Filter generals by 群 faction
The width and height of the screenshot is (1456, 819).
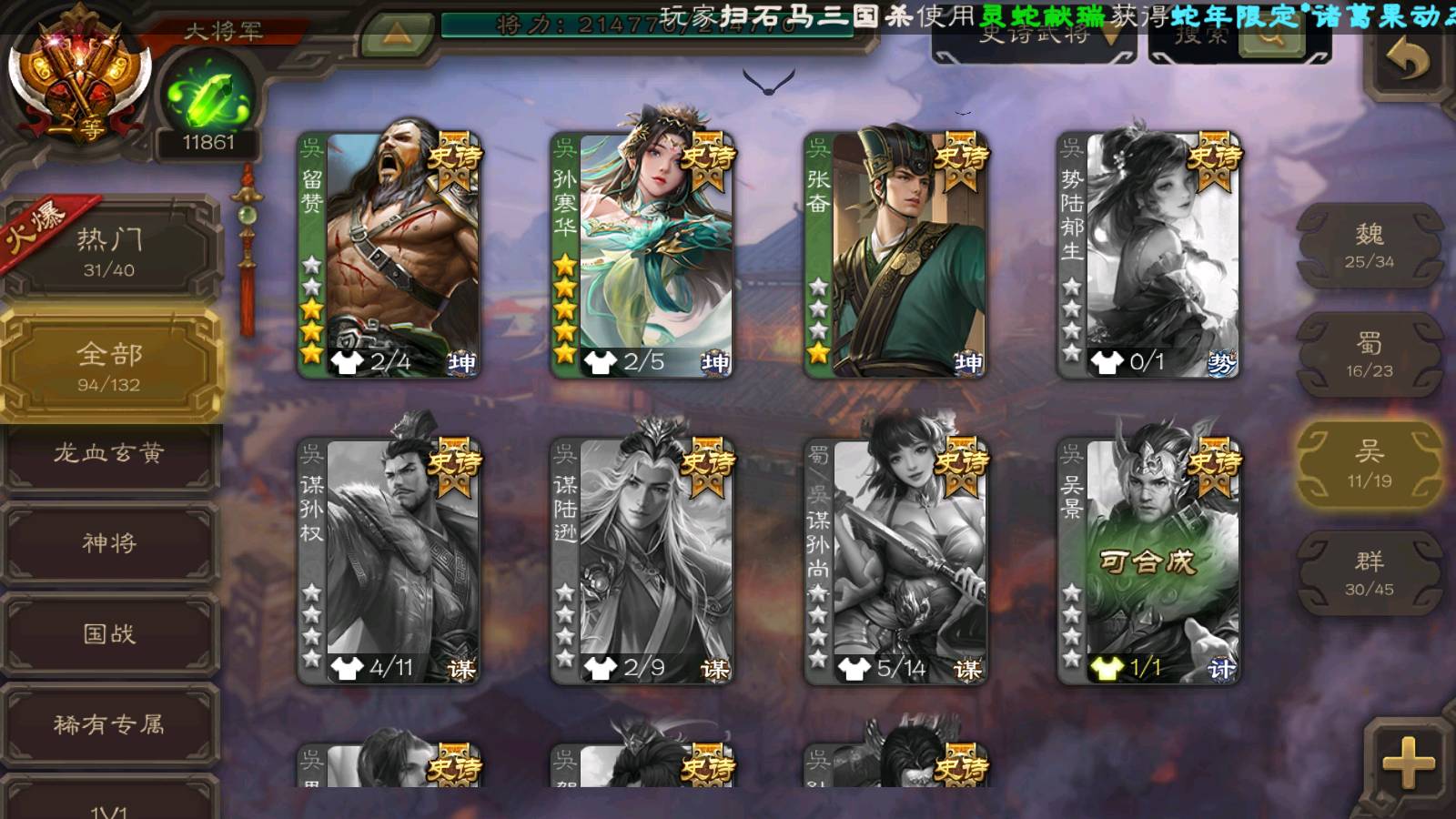point(1370,573)
